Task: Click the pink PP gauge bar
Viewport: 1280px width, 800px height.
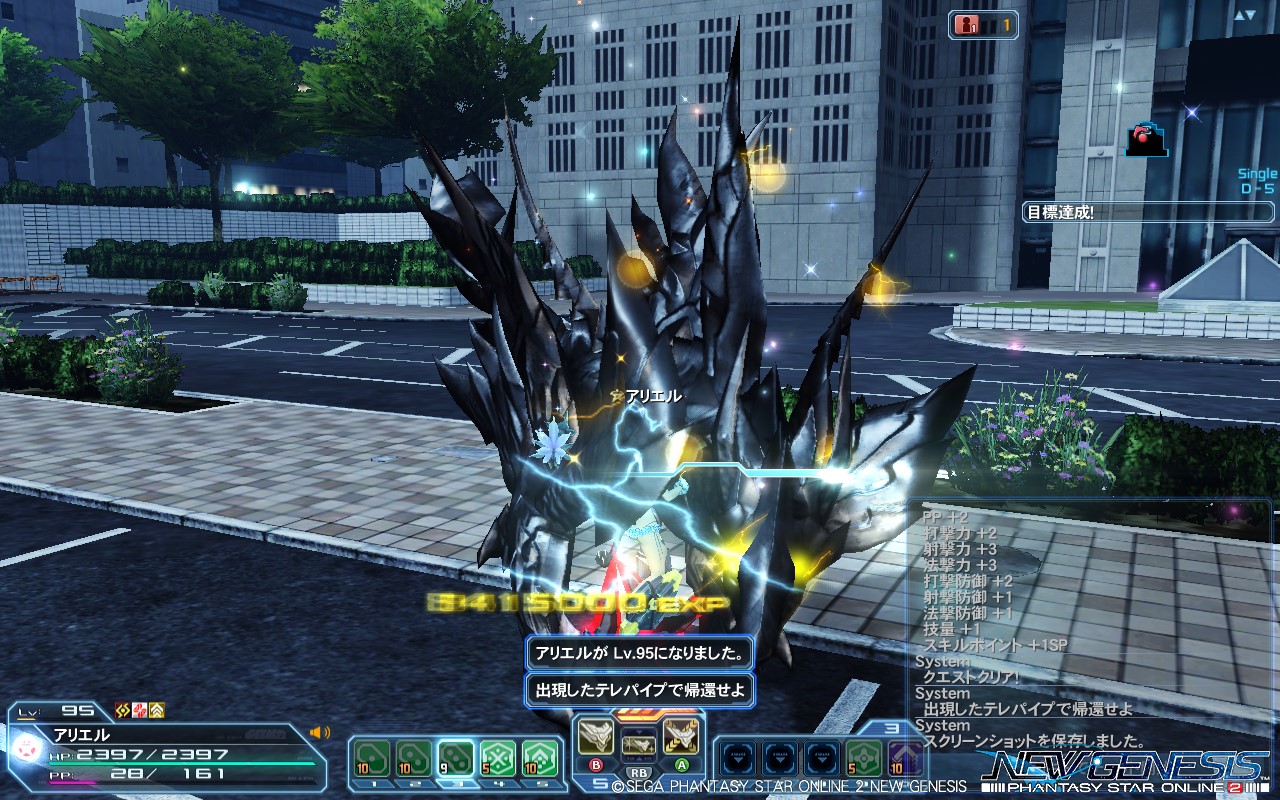Action: (70, 782)
